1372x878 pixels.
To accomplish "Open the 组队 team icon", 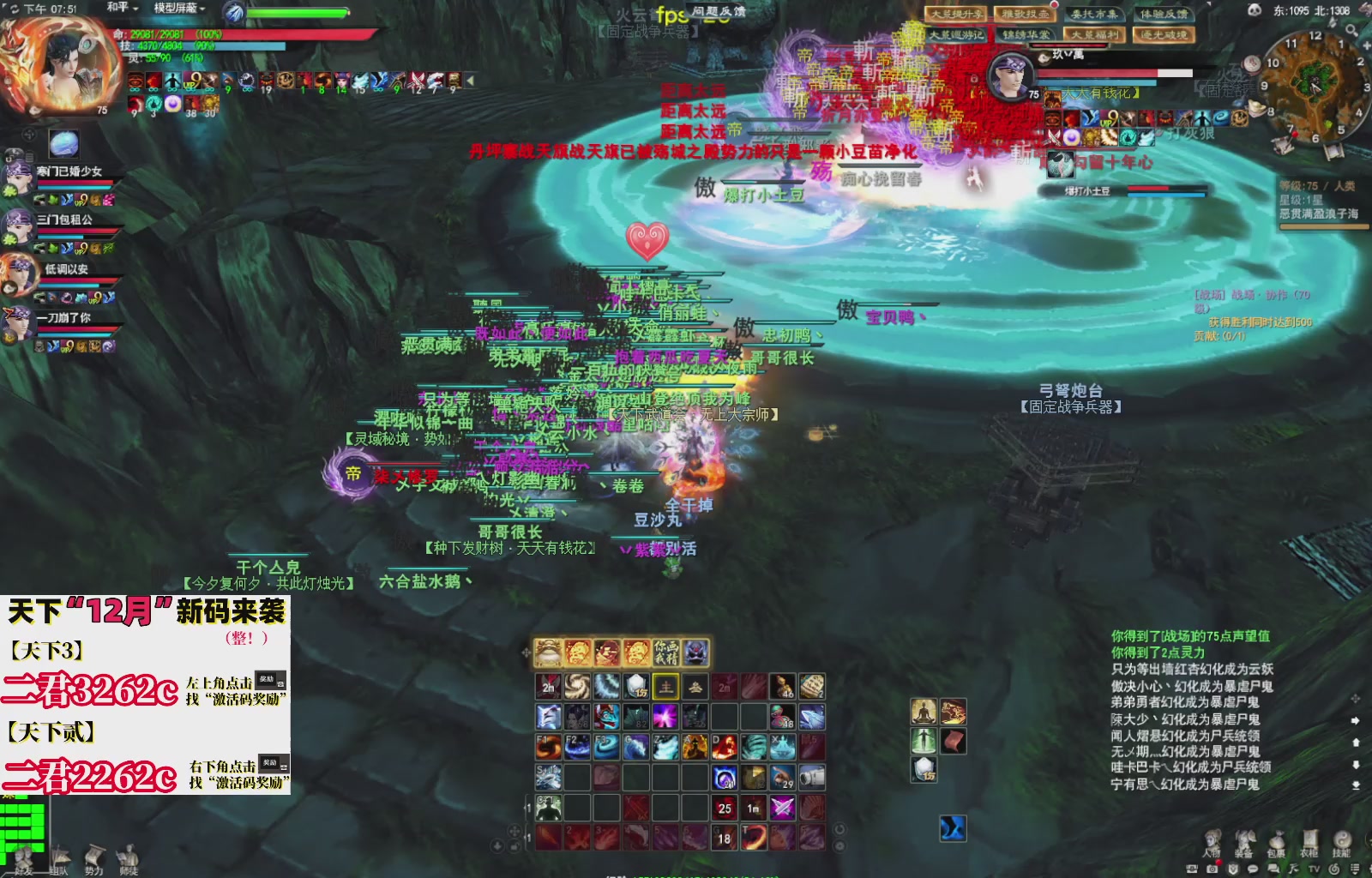I will pyautogui.click(x=59, y=860).
